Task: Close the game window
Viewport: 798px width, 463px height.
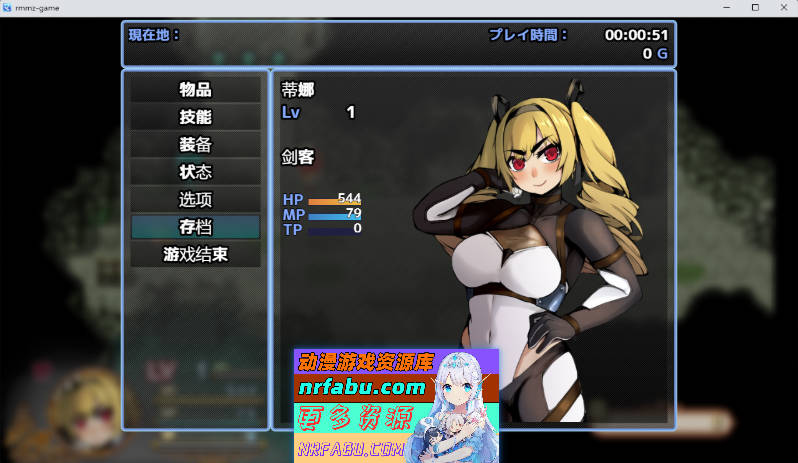Action: (781, 7)
